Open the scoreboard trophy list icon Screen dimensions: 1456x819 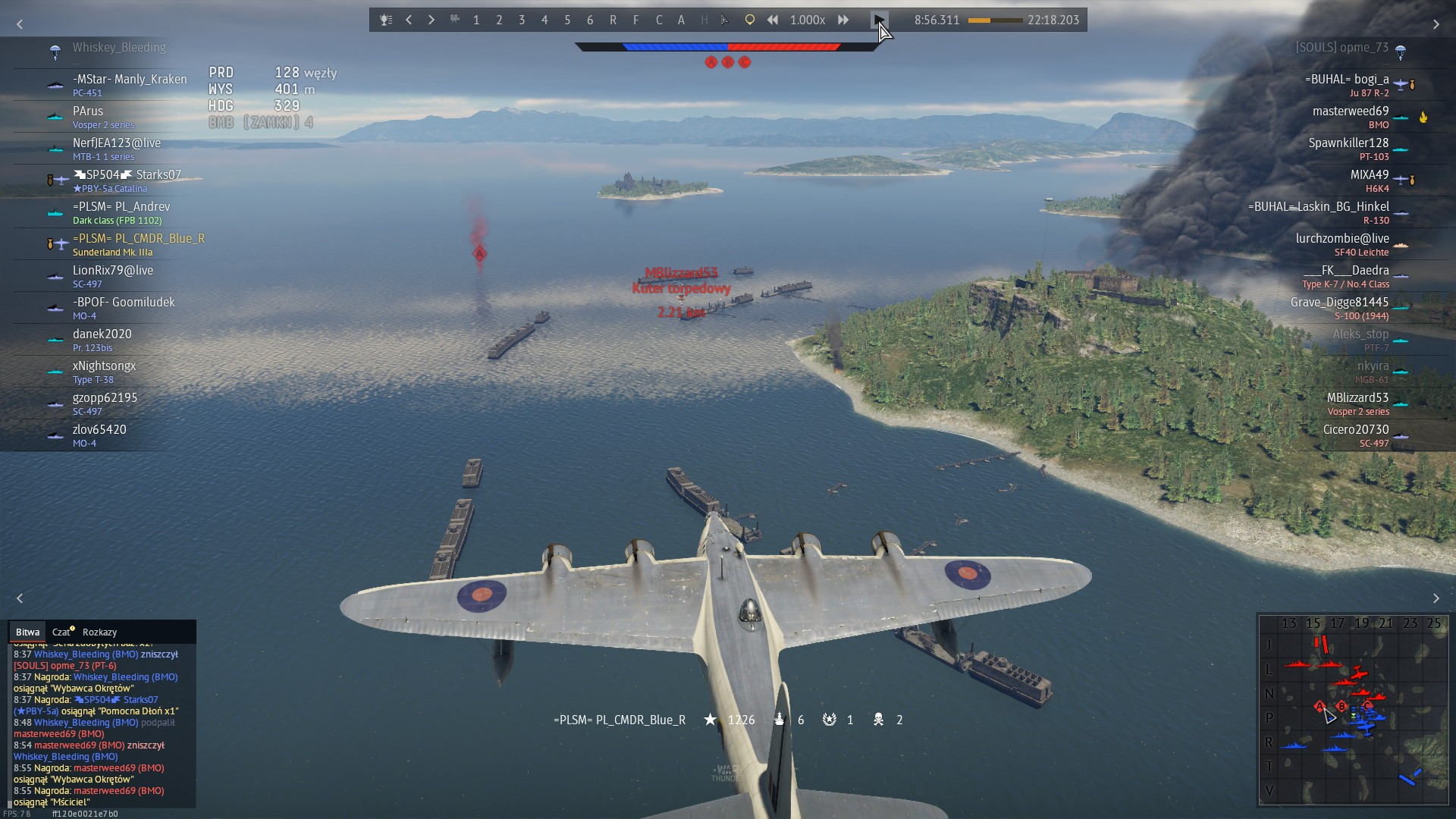(386, 20)
